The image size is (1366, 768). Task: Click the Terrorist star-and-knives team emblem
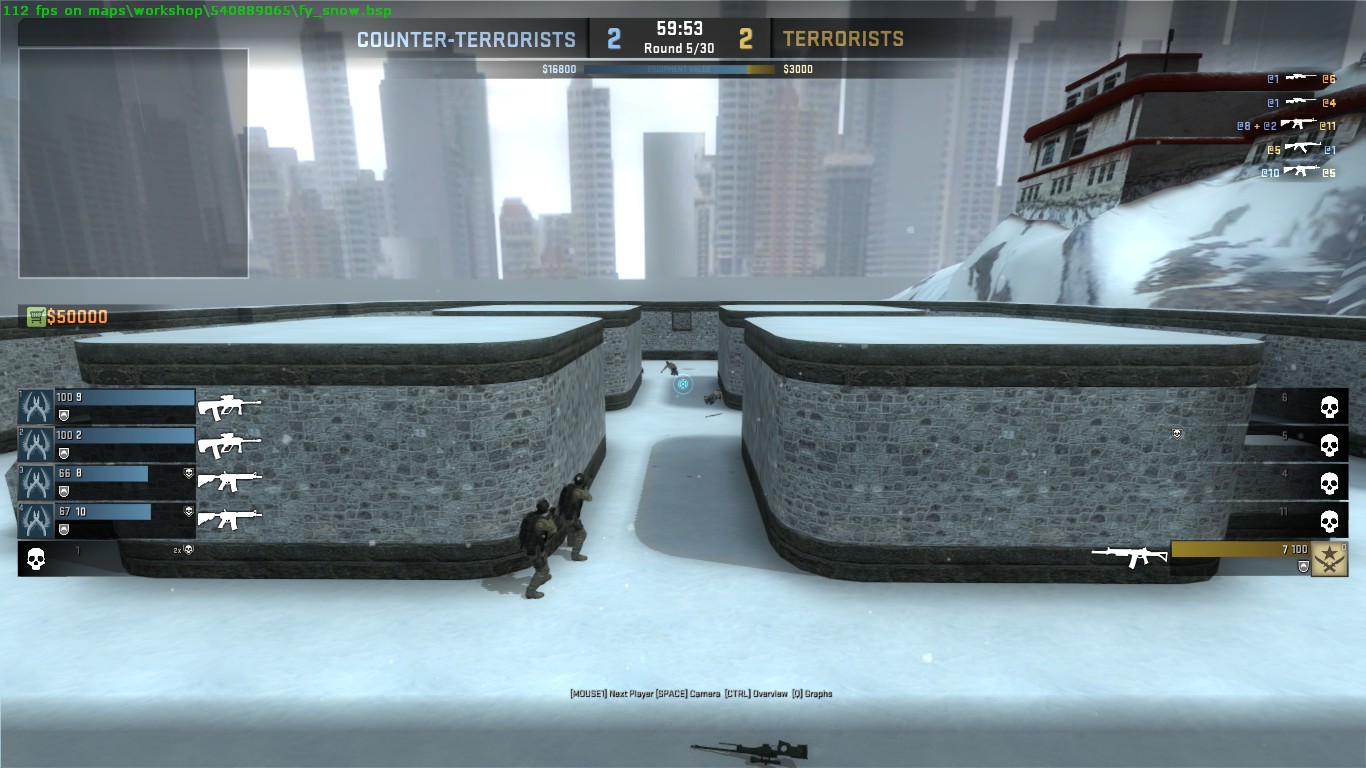[1329, 559]
